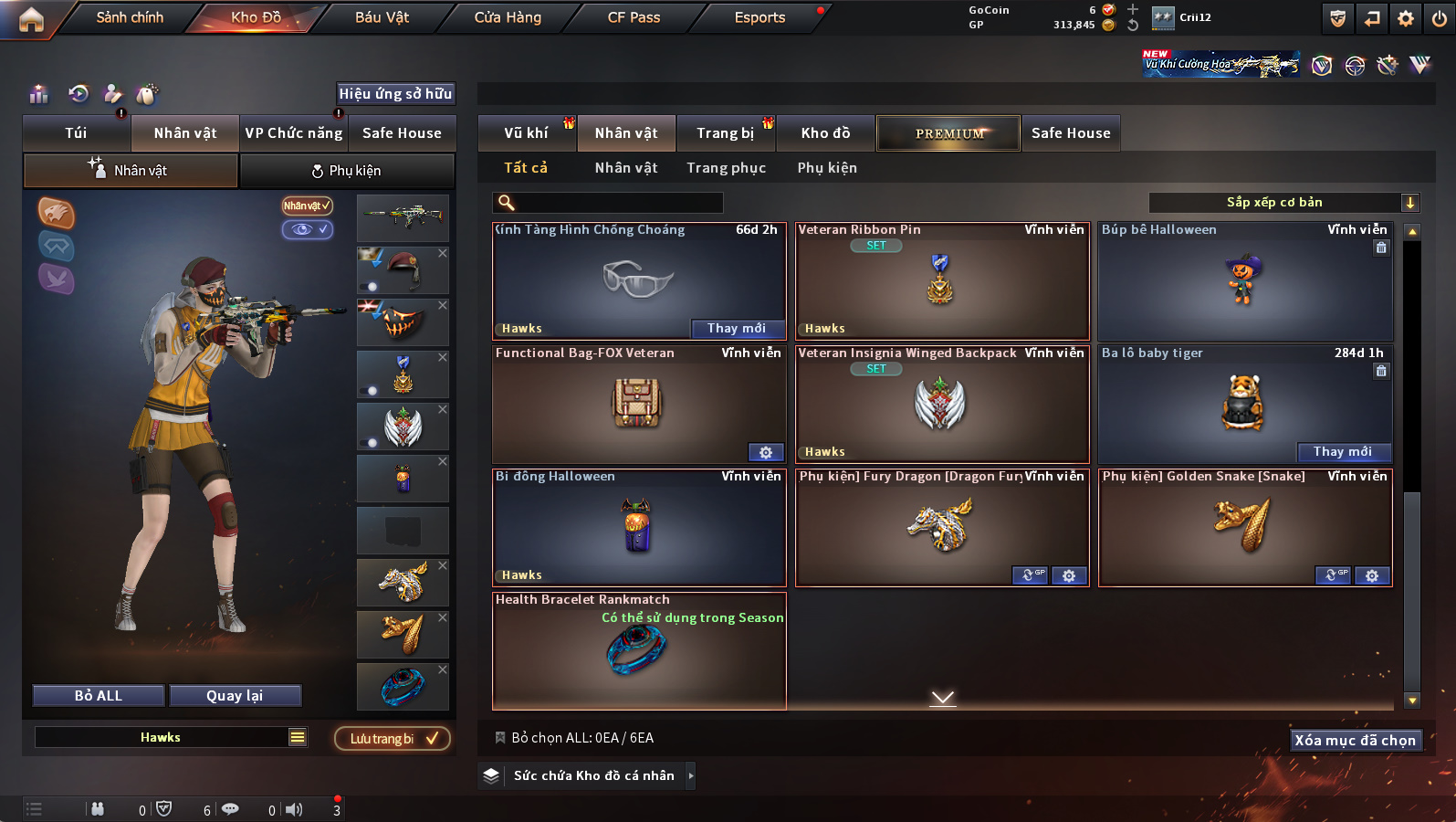Select the Phụ kiện filter
The height and width of the screenshot is (822, 1456).
pyautogui.click(x=826, y=168)
